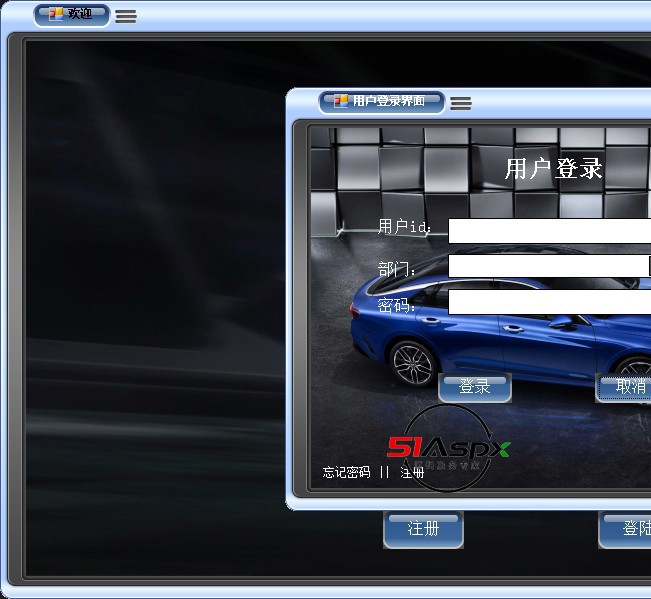This screenshot has width=651, height=599.
Task: Cancel login with the 取消 button
Action: [627, 387]
